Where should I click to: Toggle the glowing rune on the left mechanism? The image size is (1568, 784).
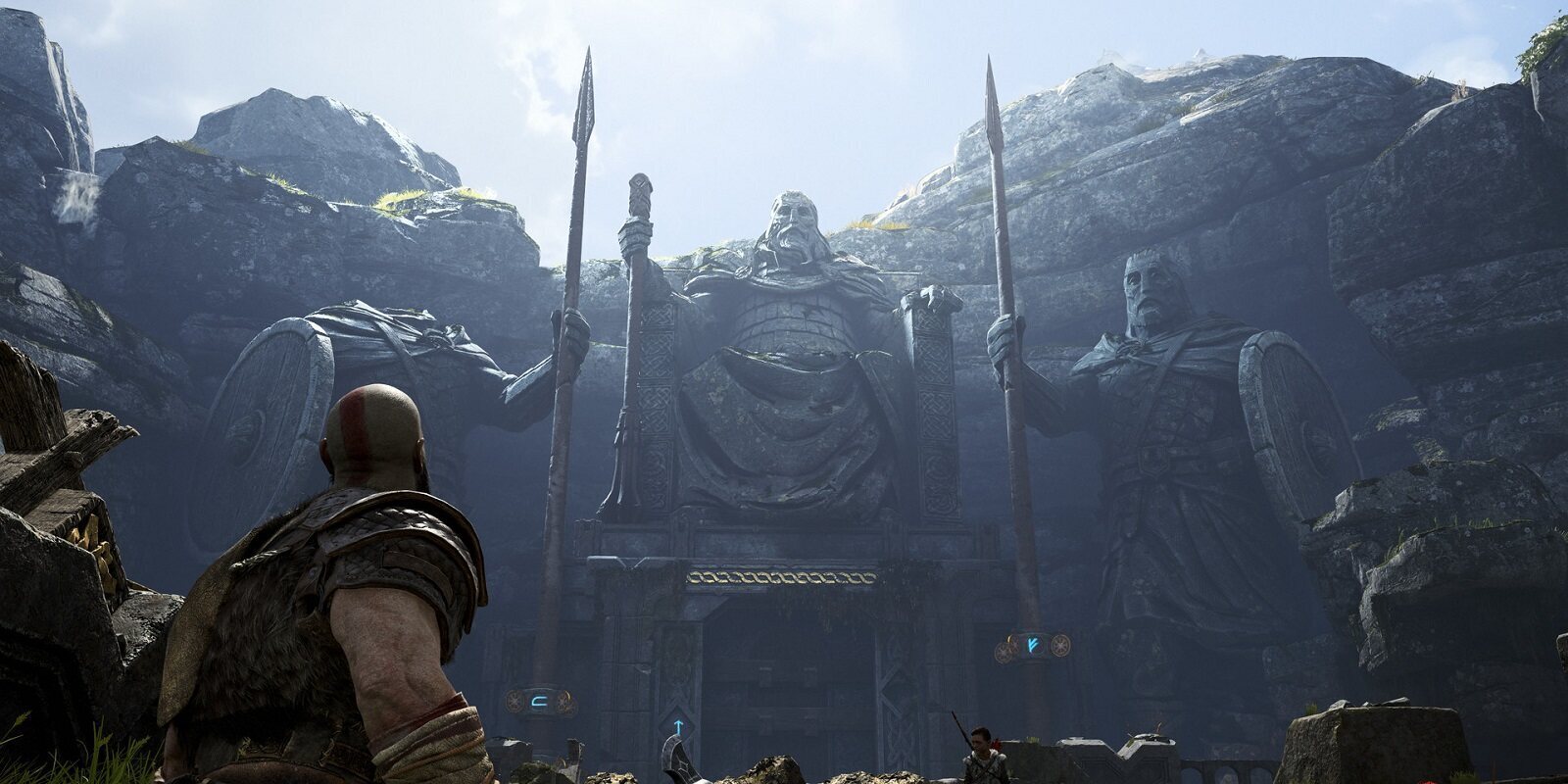pyautogui.click(x=541, y=702)
